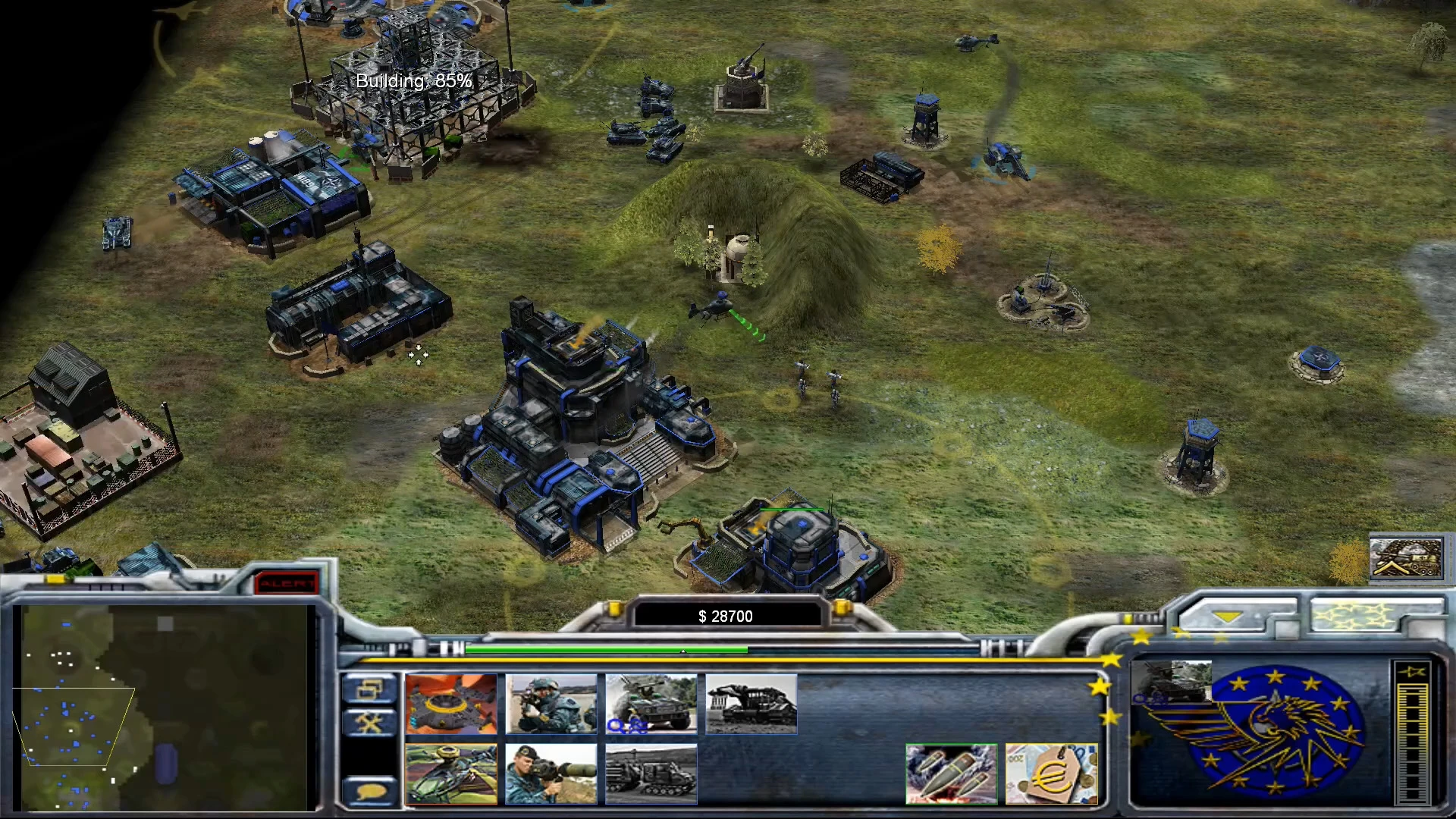Activate the artillery barrage general's power
This screenshot has width=1456, height=819.
(952, 773)
